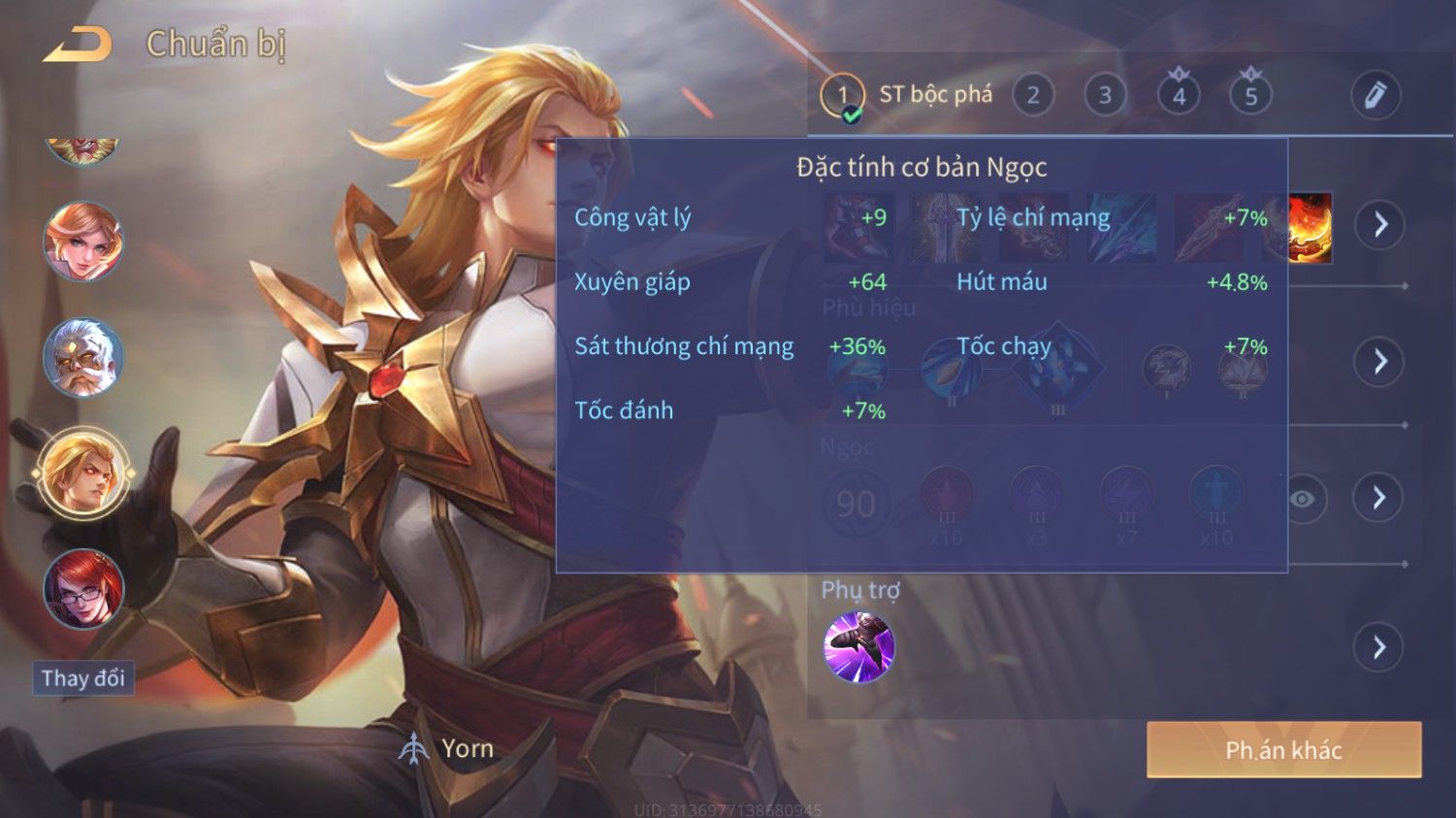
Task: Open the Phù hiệu badge details arrow
Action: [x=1379, y=362]
